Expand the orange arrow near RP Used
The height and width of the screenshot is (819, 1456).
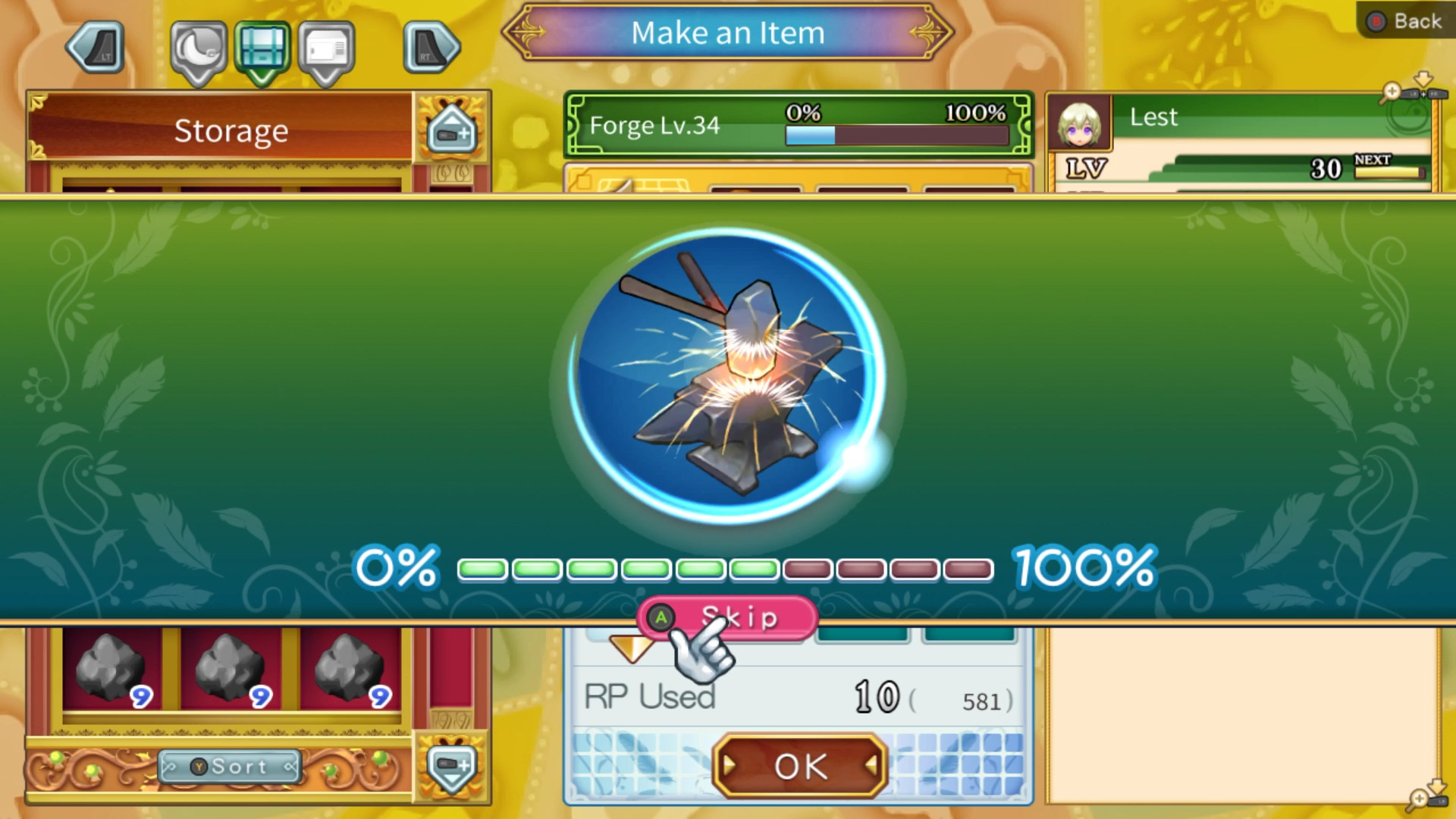tap(632, 648)
